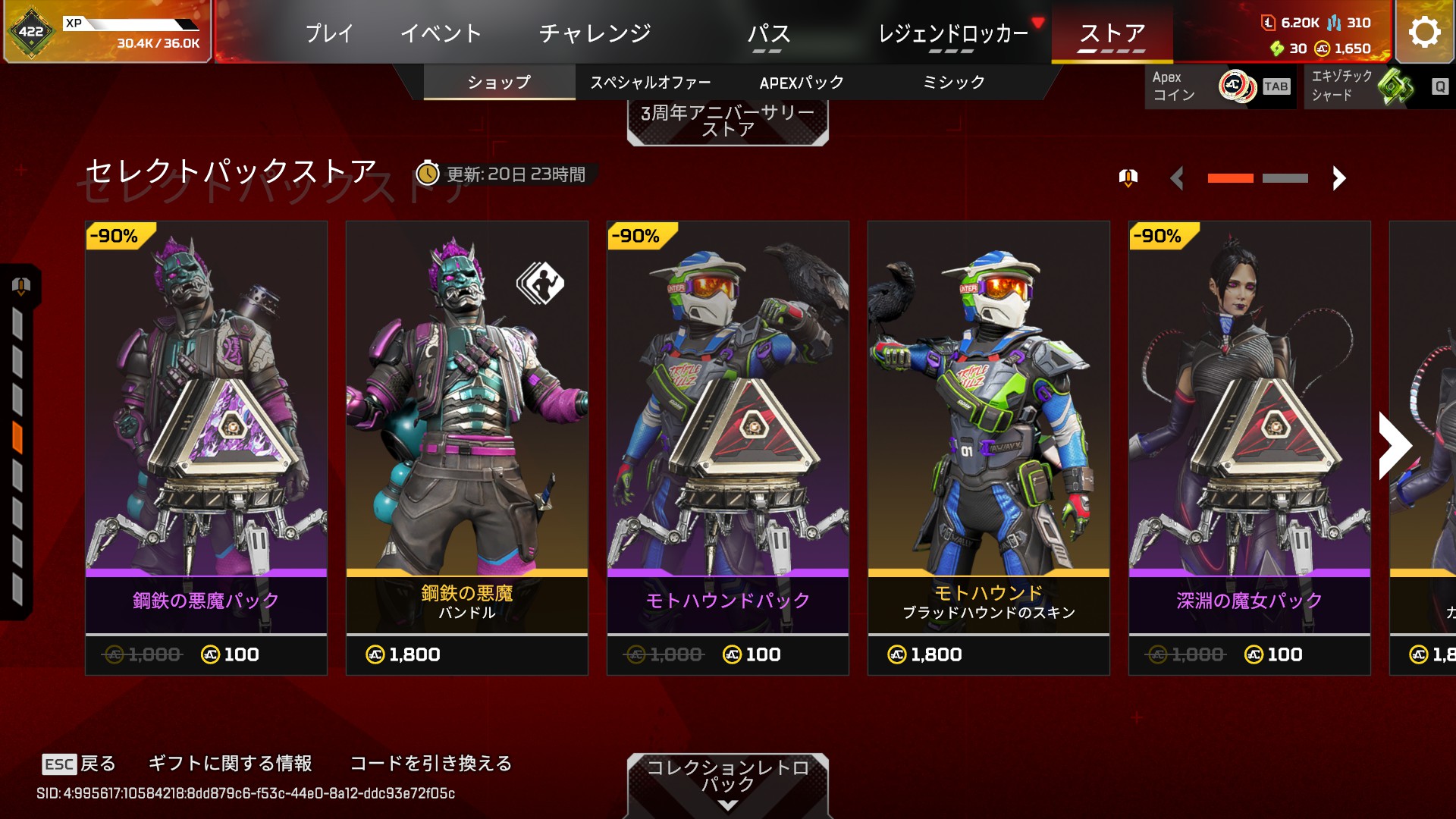This screenshot has height=819, width=1456.
Task: Open the レジェンドロッカー tab
Action: tap(952, 33)
